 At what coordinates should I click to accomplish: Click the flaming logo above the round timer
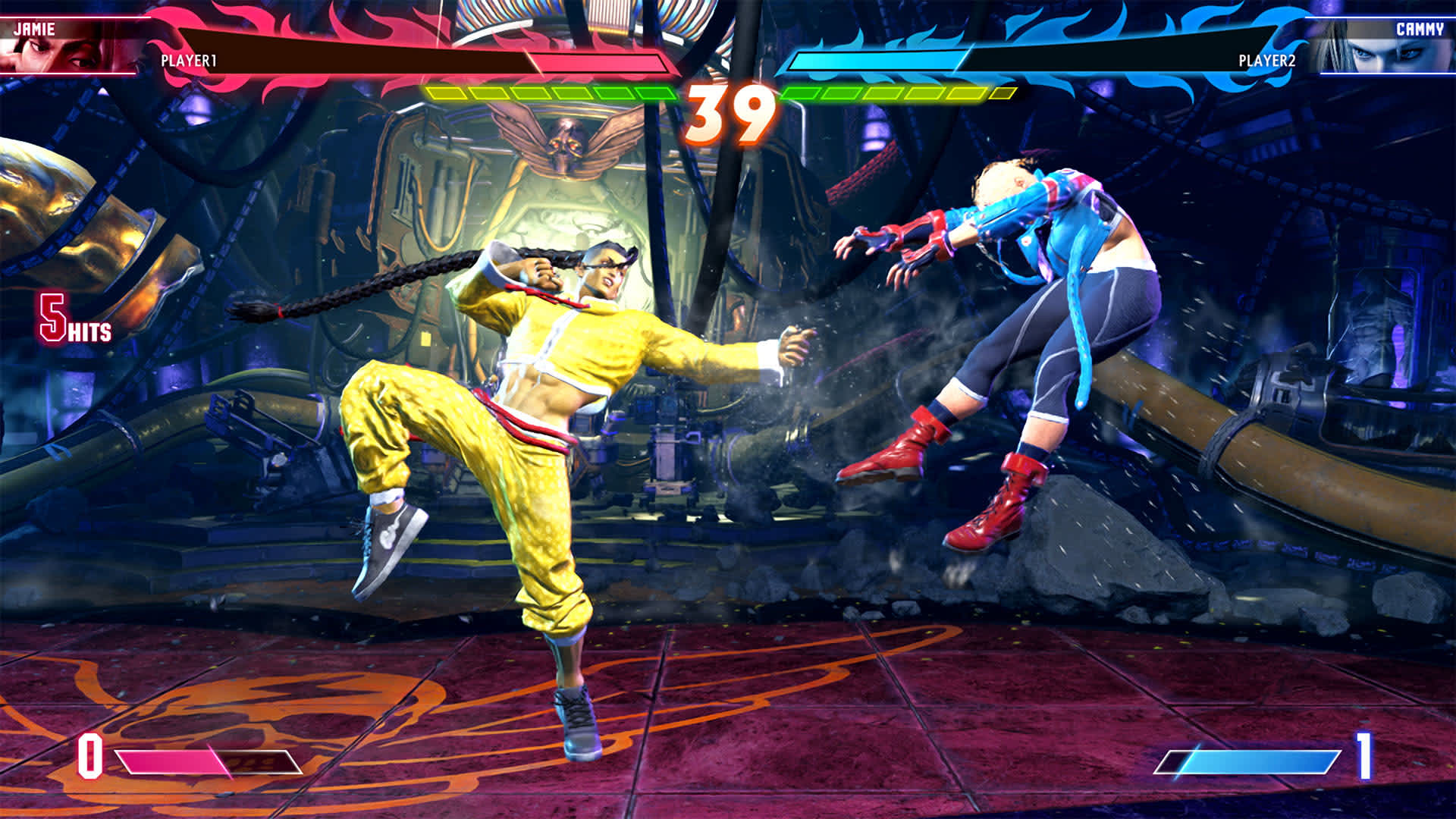(726, 61)
